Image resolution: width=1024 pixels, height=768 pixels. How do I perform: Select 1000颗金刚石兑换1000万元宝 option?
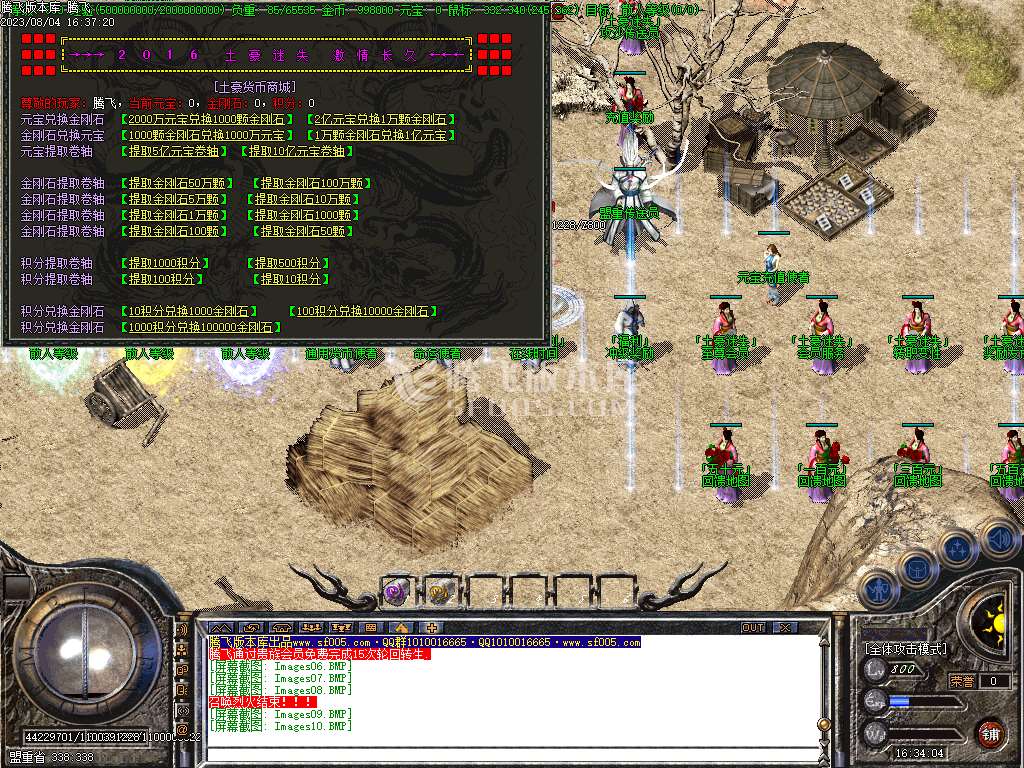208,135
